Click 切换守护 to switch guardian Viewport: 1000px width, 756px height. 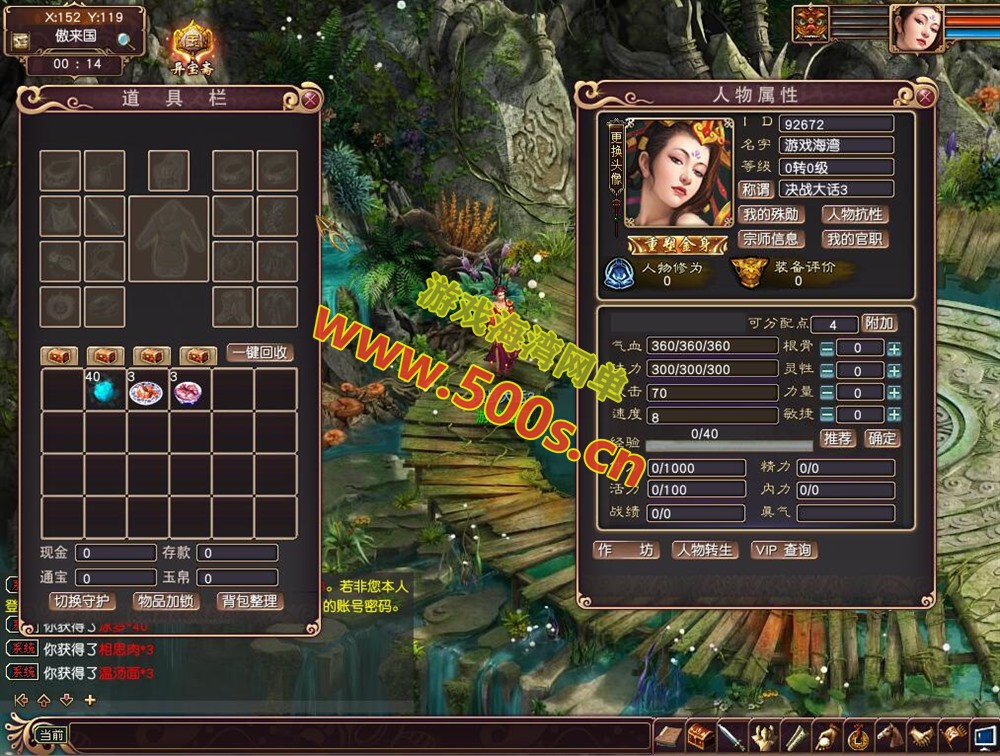pyautogui.click(x=83, y=601)
